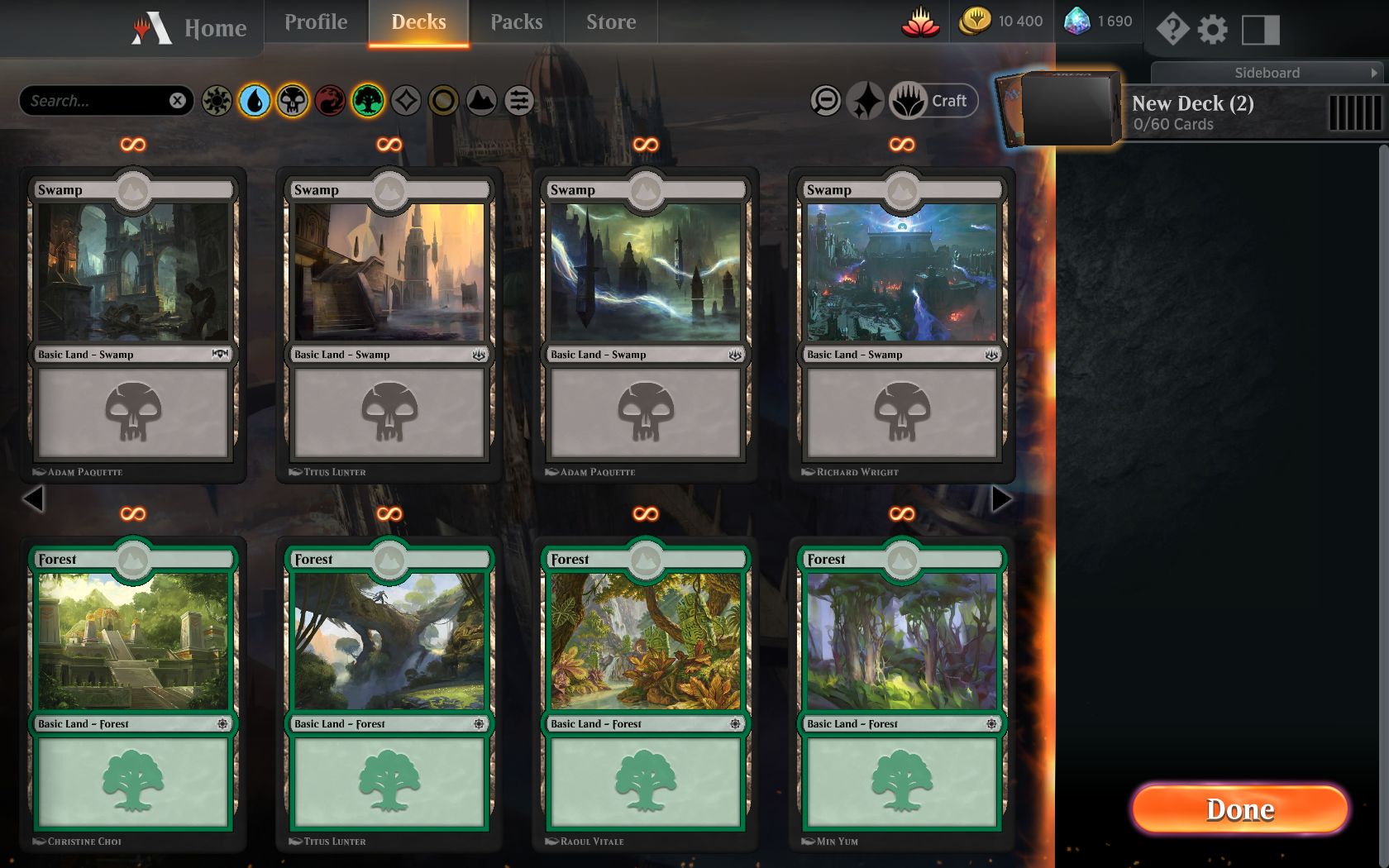The height and width of the screenshot is (868, 1389).
Task: Filter cards by the green mana symbol
Action: (x=368, y=101)
